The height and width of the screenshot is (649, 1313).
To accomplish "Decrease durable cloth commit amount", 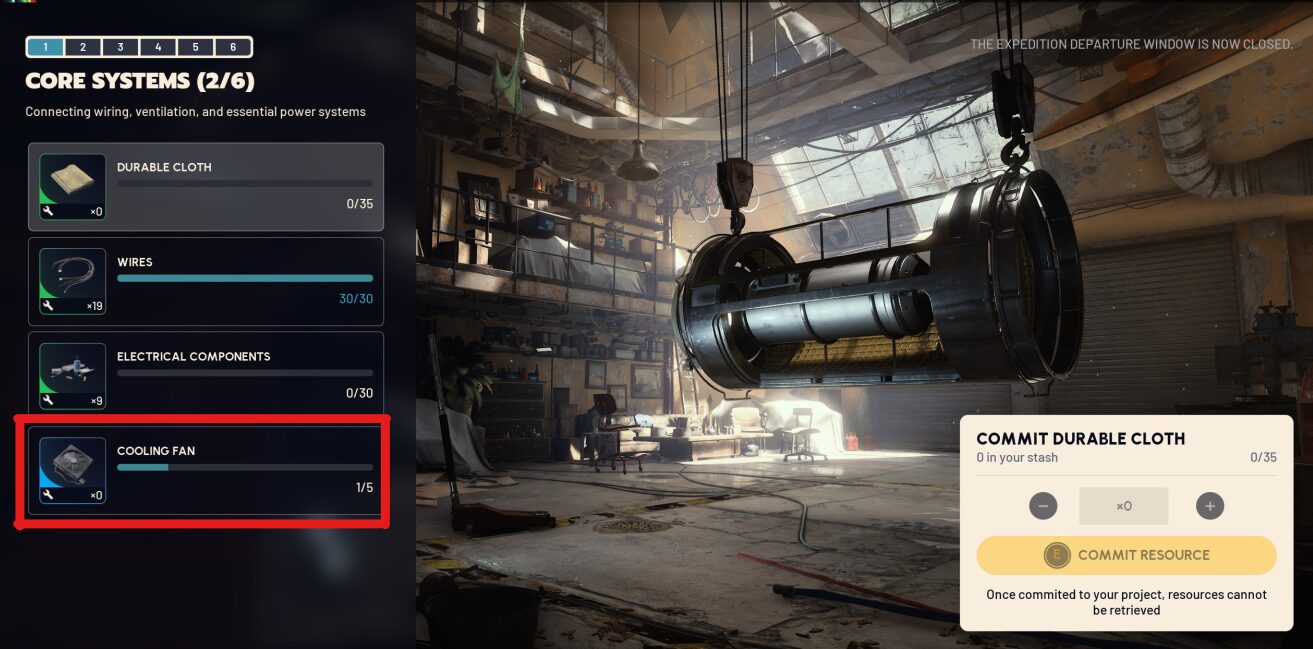I will pyautogui.click(x=1043, y=506).
